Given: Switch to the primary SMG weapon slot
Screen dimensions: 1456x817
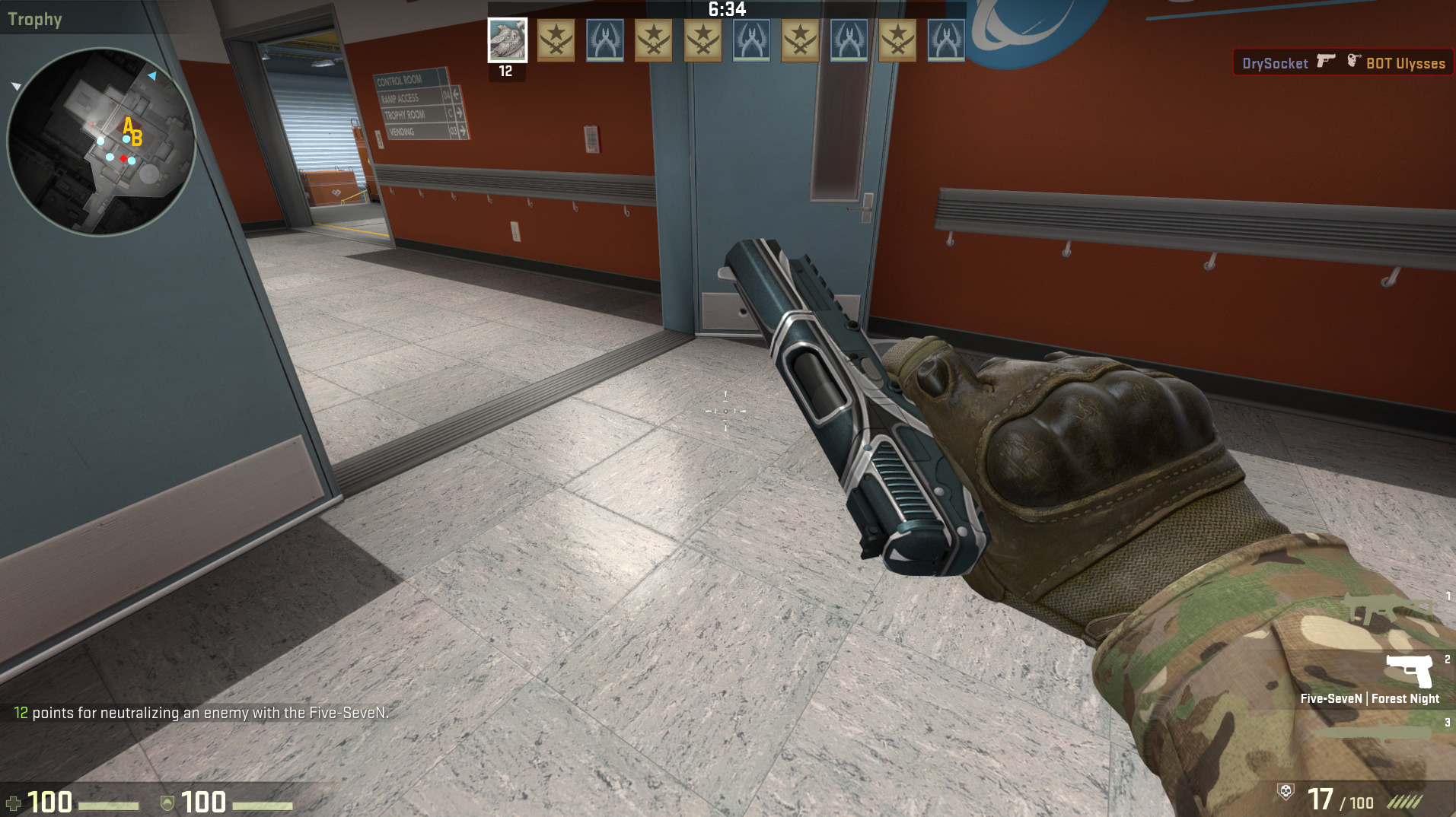Looking at the screenshot, I should pos(1390,609).
